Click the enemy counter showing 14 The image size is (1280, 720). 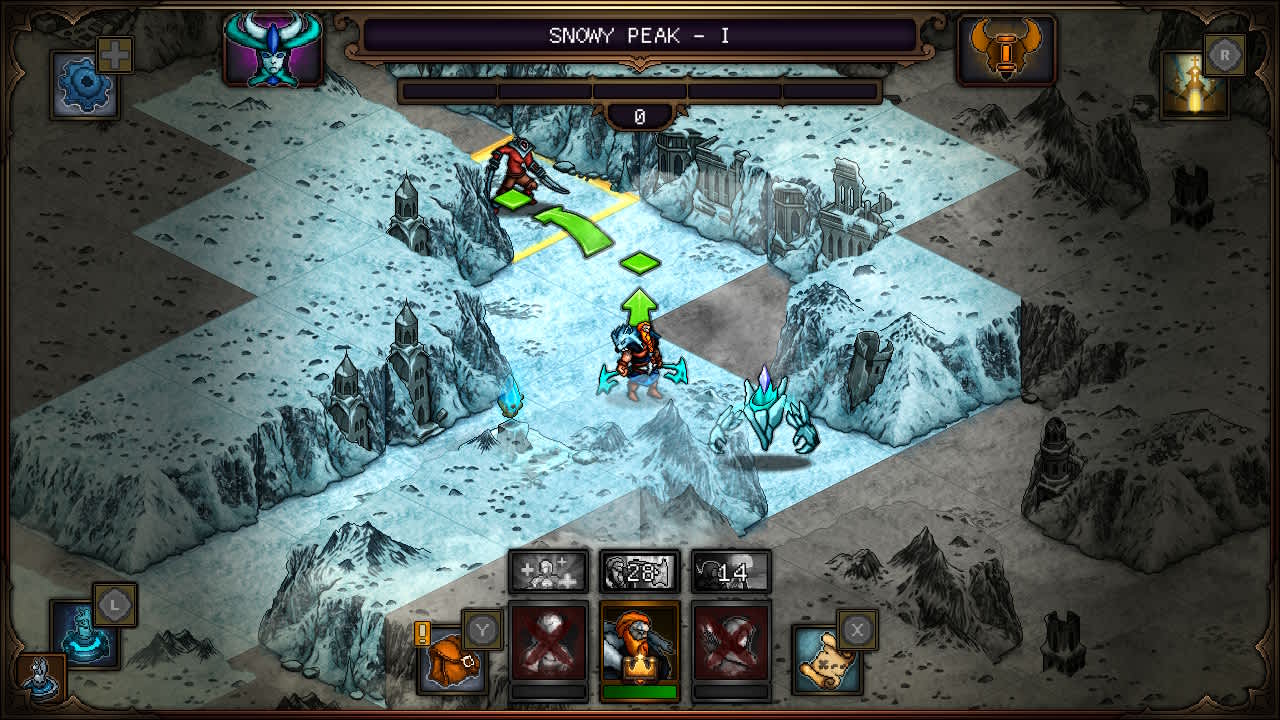[x=731, y=572]
